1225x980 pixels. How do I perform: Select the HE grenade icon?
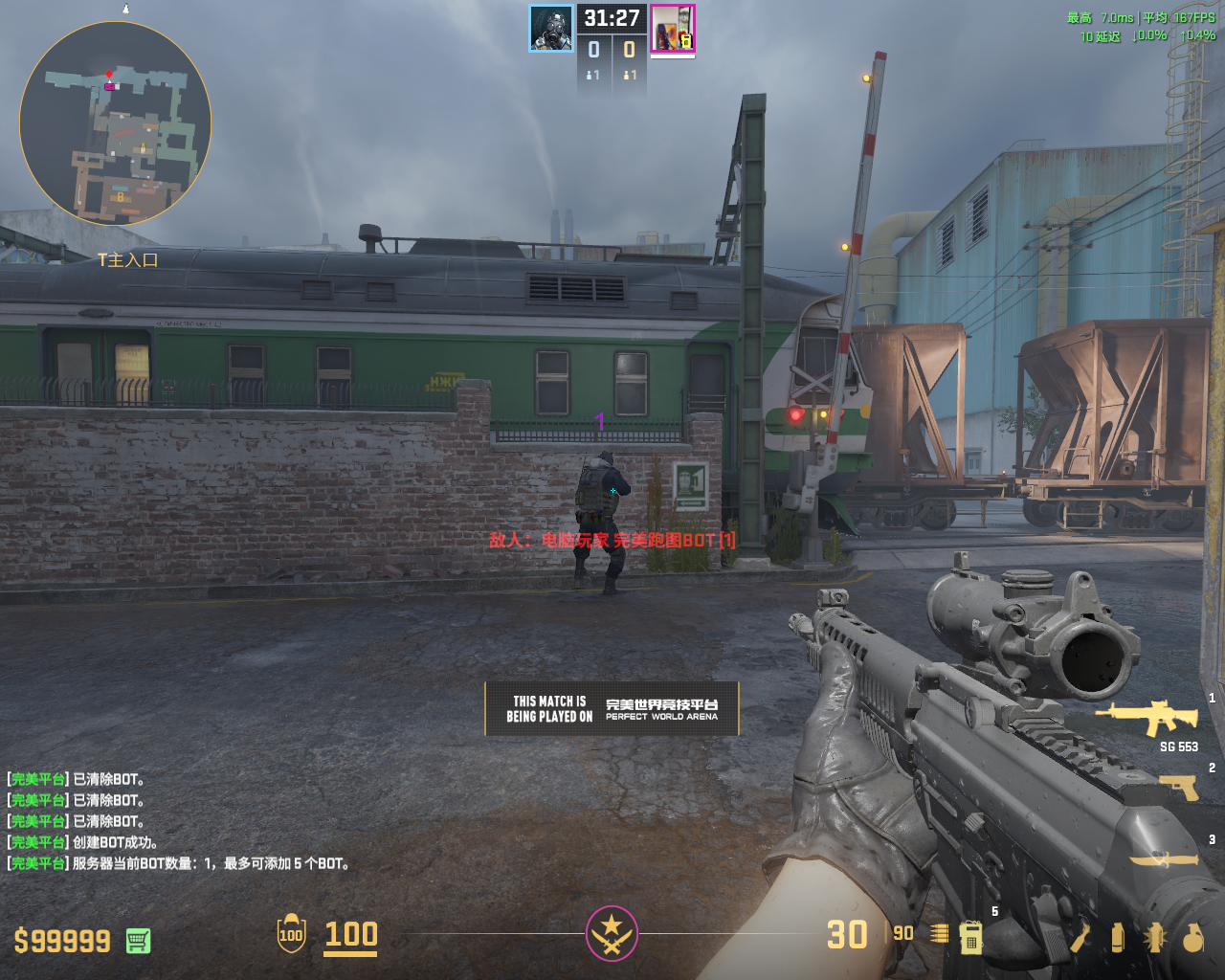[x=1192, y=937]
